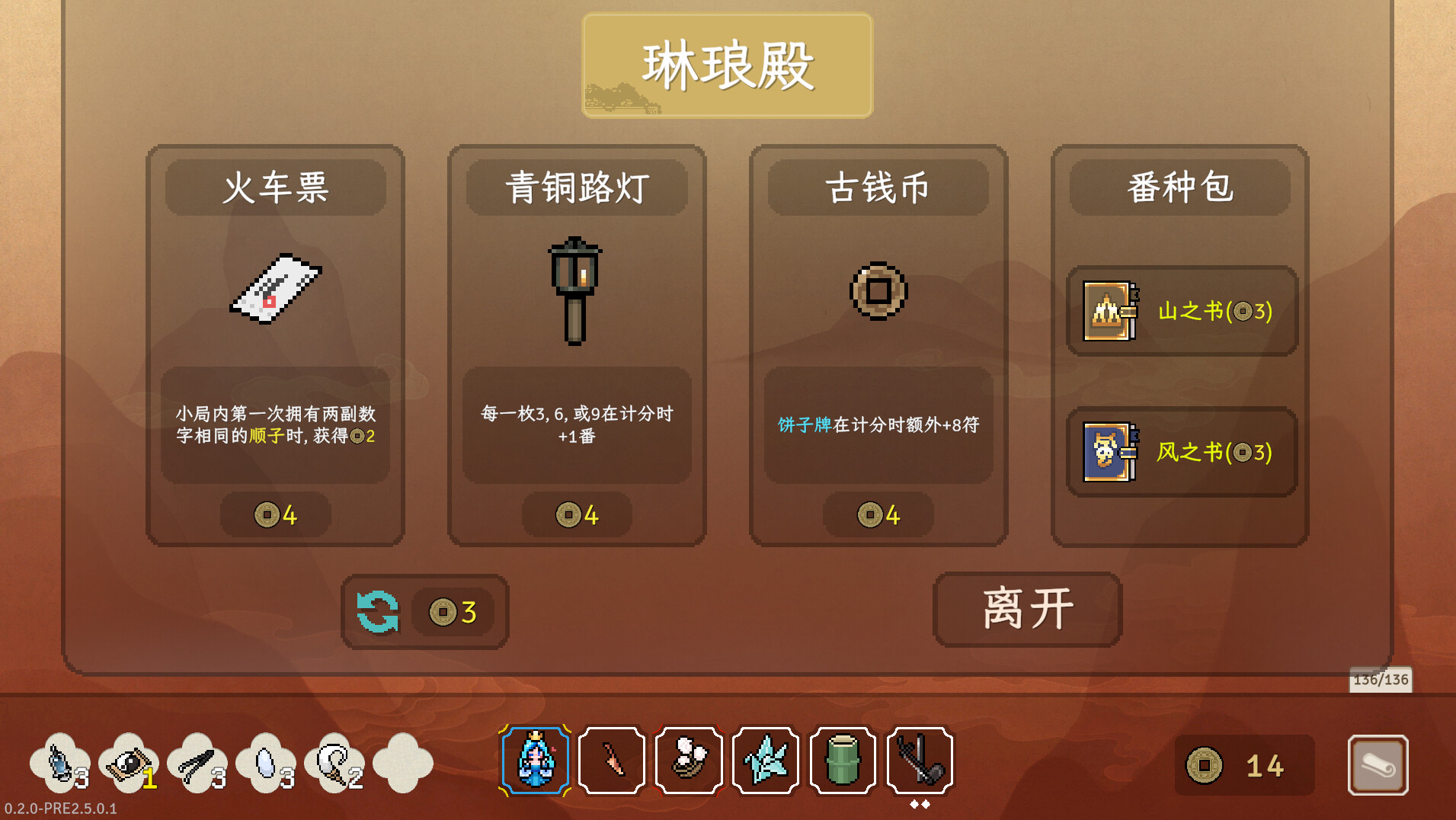Refresh the shop for 3 coins

(x=424, y=611)
